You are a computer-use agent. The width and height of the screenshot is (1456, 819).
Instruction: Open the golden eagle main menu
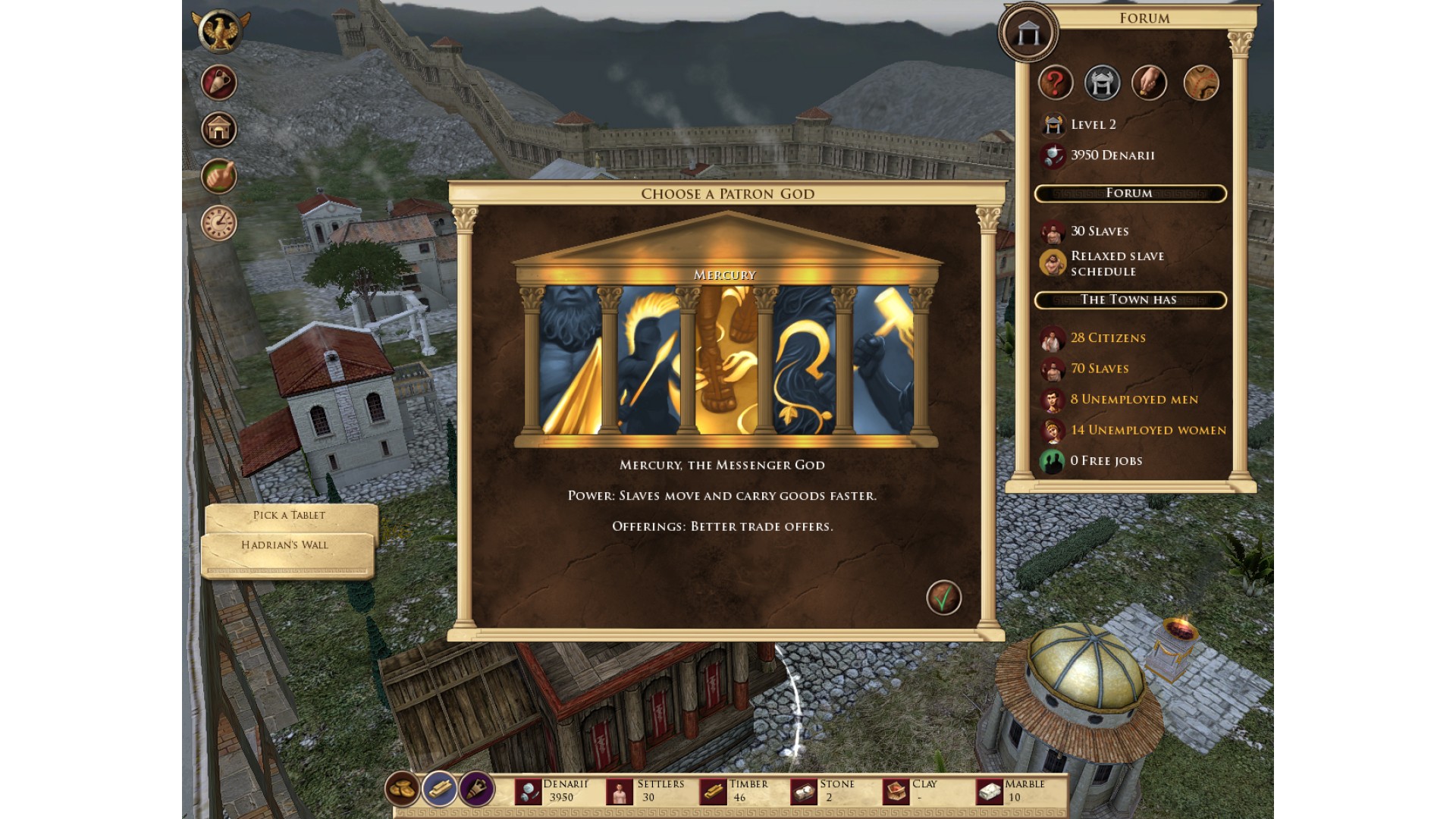(219, 32)
